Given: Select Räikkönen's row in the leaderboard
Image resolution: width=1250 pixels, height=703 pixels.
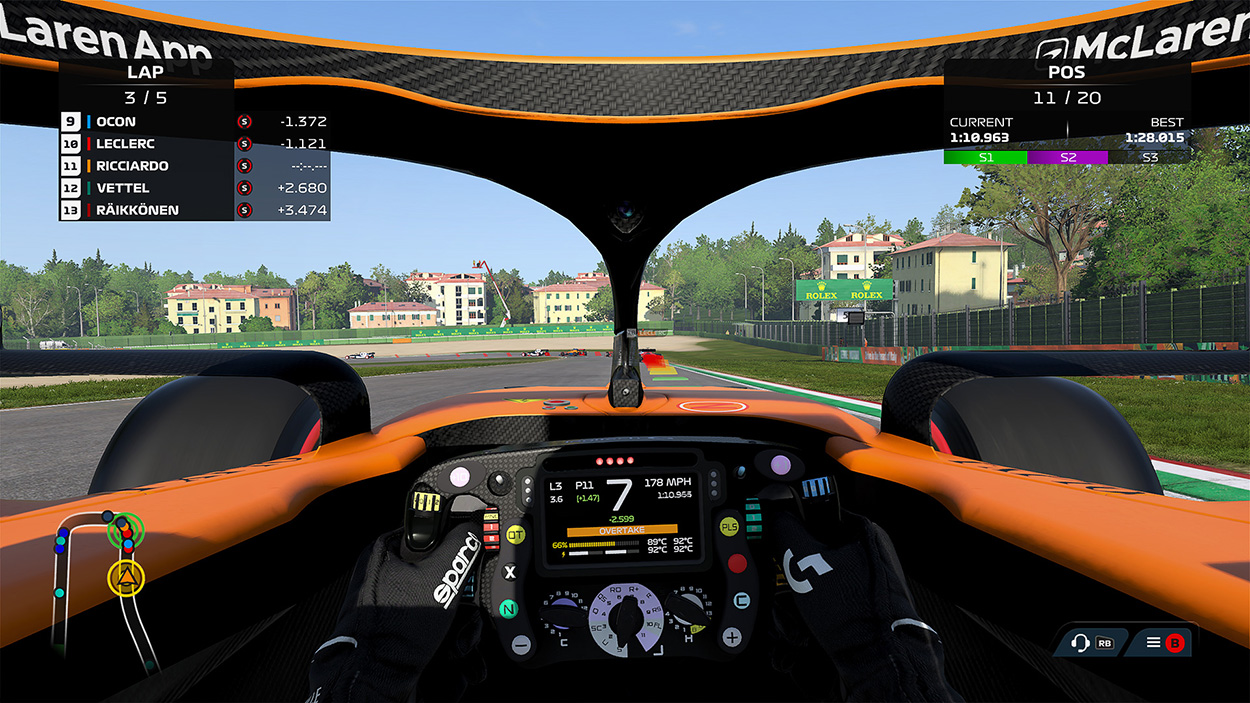Looking at the screenshot, I should tap(194, 210).
